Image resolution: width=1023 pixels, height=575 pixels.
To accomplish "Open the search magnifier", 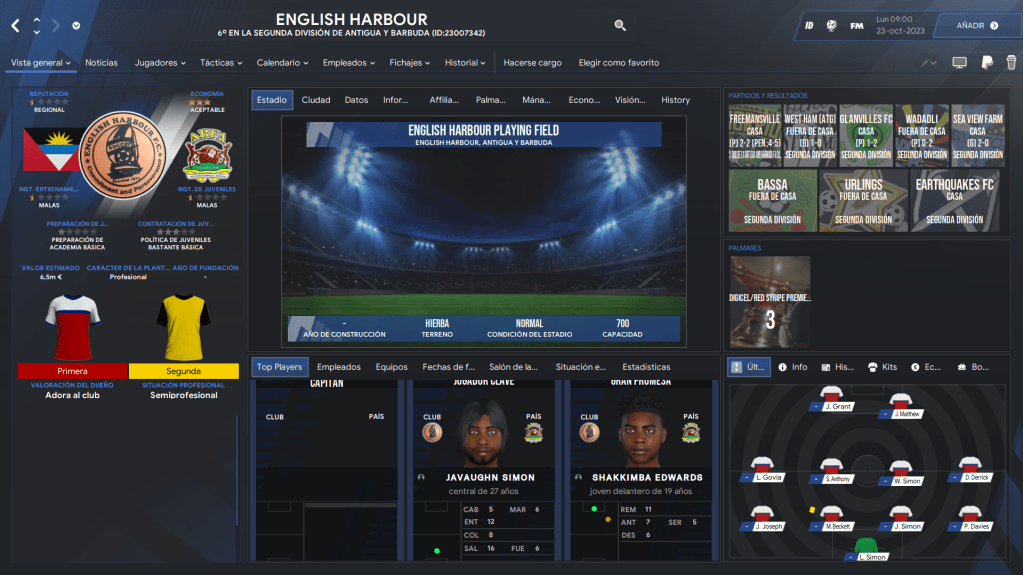I will [620, 25].
